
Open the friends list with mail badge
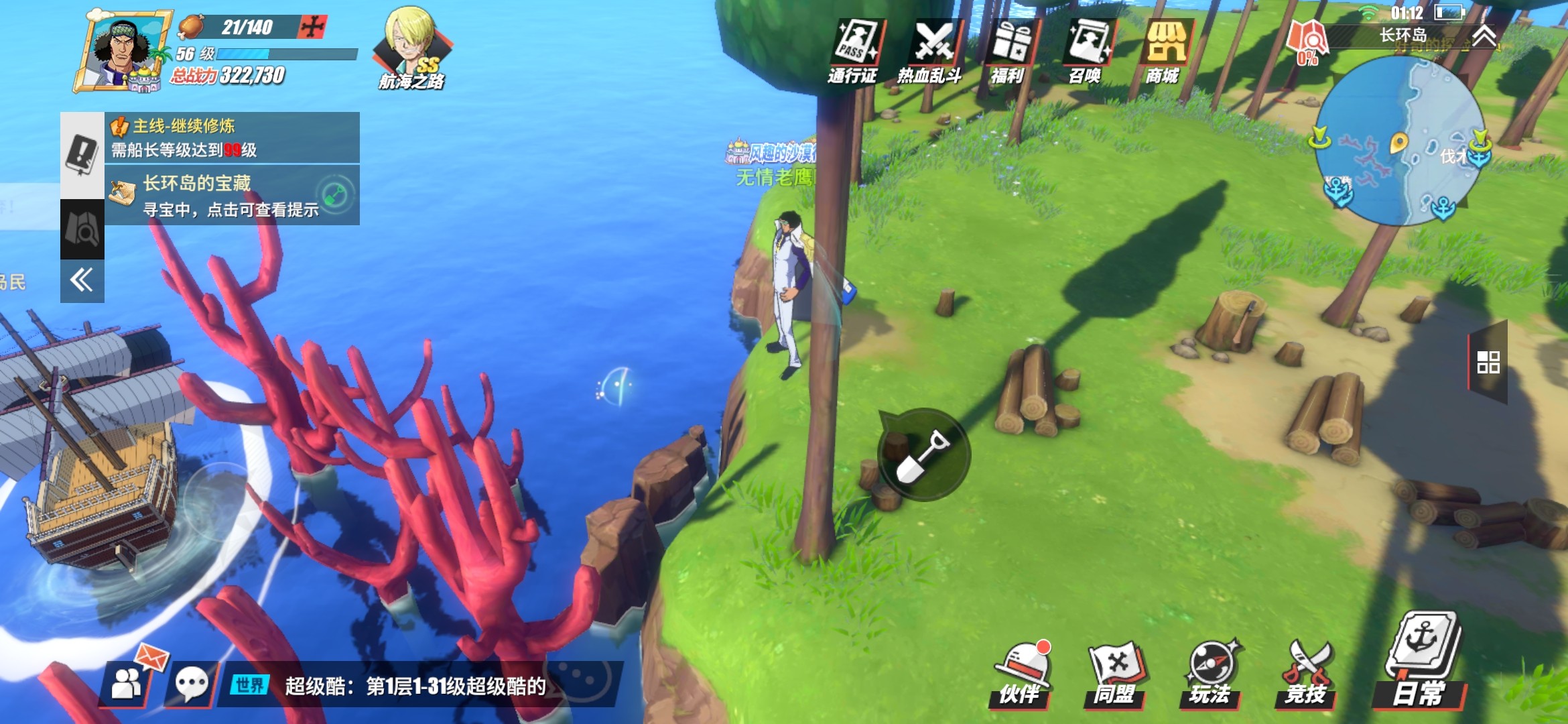click(127, 683)
